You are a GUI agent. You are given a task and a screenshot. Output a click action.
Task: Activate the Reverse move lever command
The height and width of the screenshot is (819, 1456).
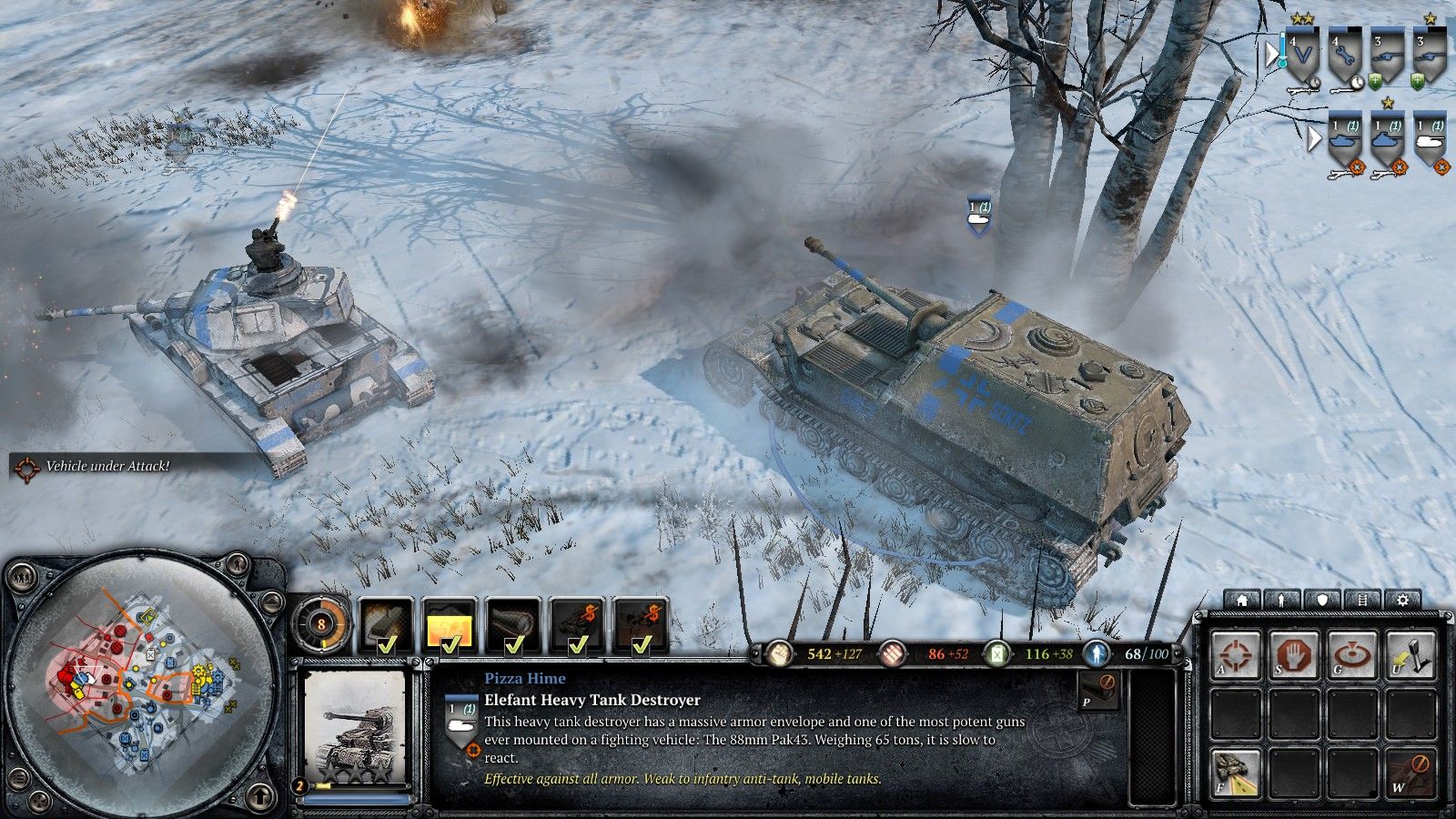pyautogui.click(x=1410, y=654)
